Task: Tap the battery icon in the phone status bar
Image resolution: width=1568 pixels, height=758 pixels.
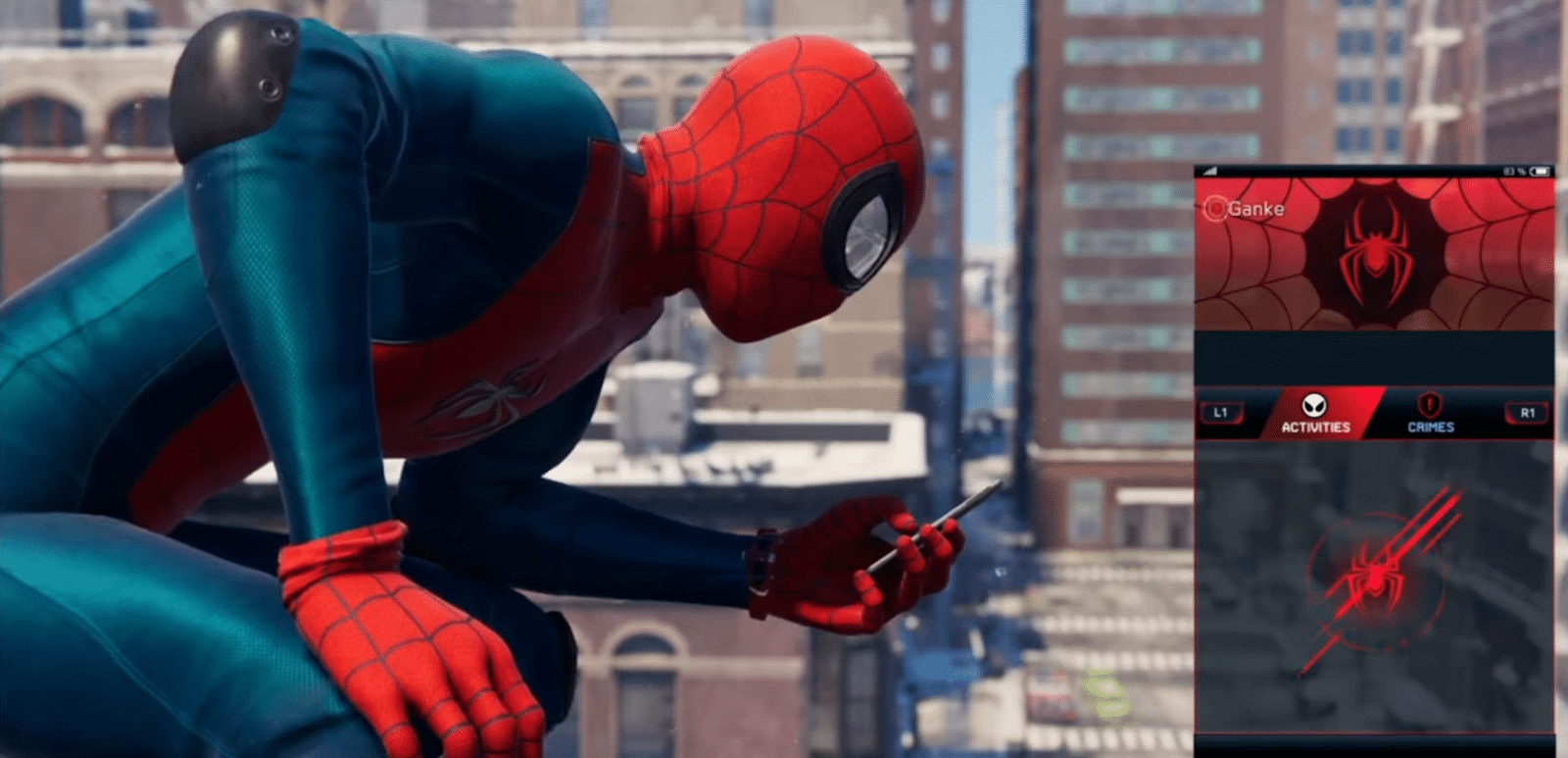Action: 1539,171
